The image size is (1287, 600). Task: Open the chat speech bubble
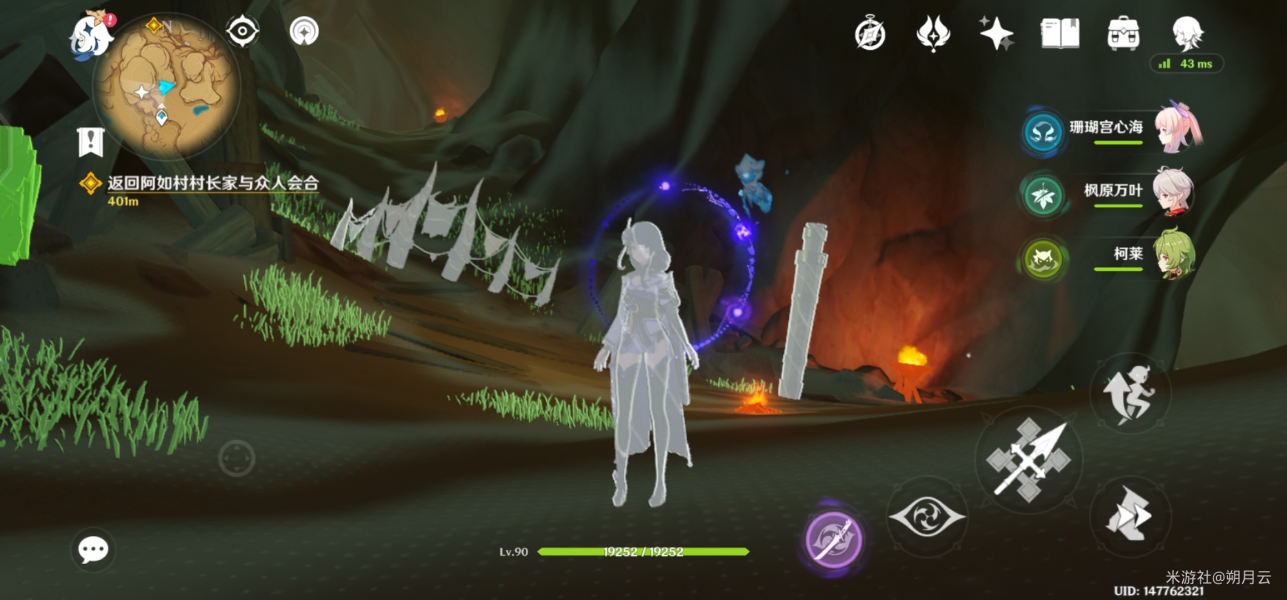93,549
